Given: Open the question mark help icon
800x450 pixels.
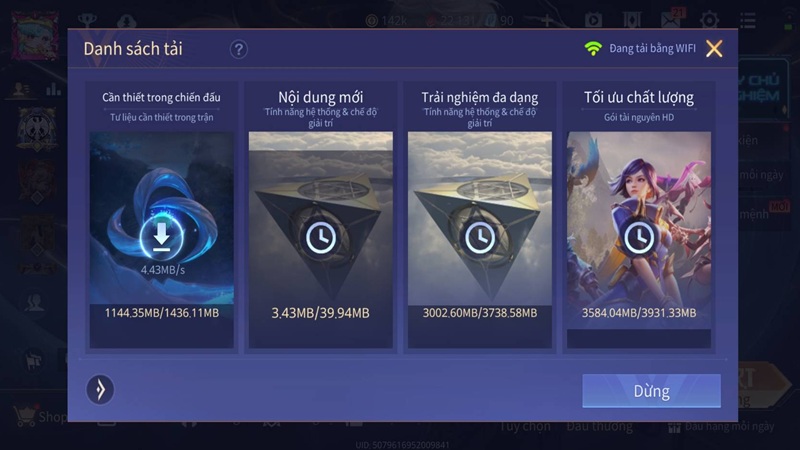Looking at the screenshot, I should [x=238, y=49].
